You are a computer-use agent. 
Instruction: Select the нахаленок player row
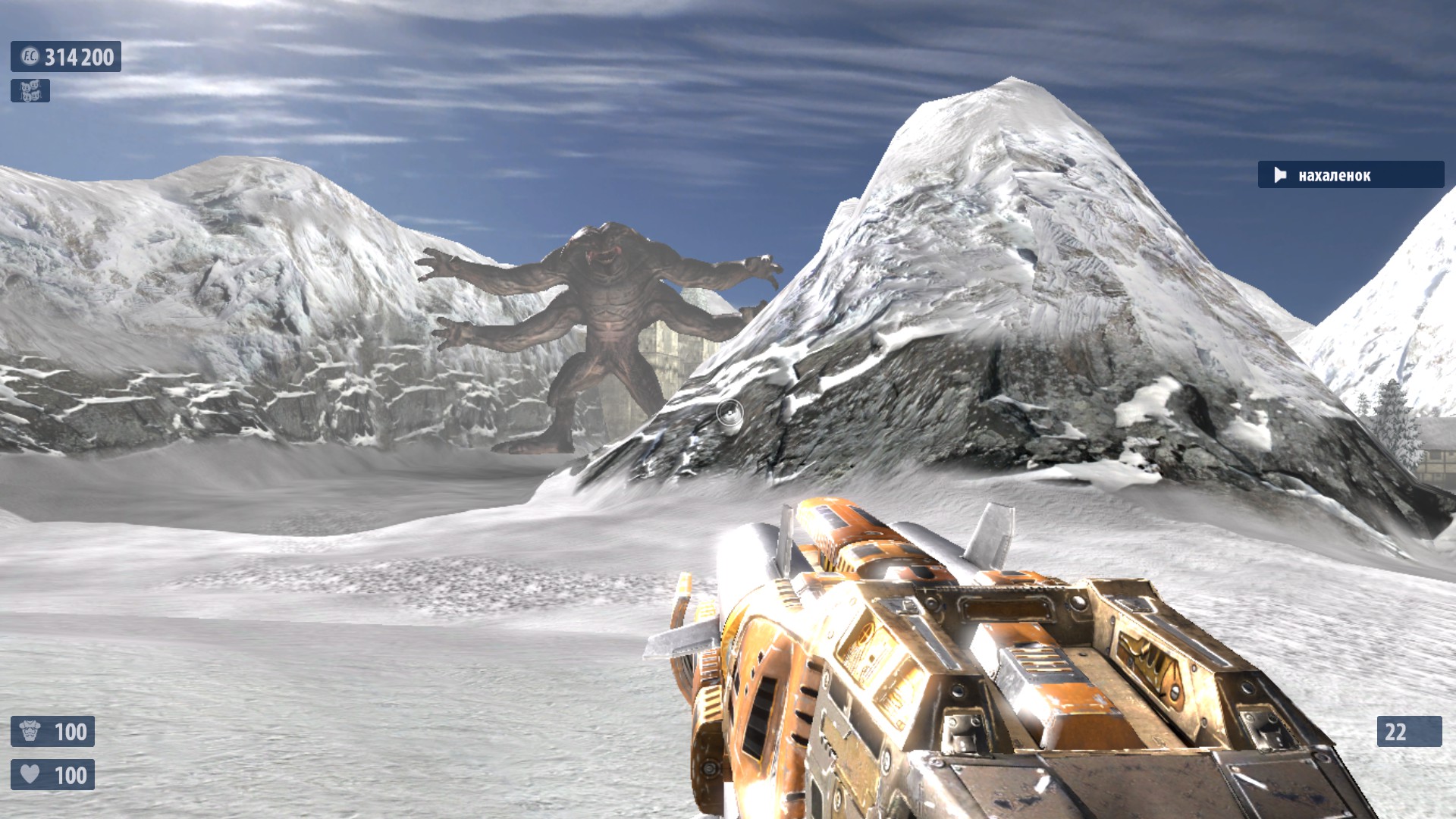tap(1350, 175)
